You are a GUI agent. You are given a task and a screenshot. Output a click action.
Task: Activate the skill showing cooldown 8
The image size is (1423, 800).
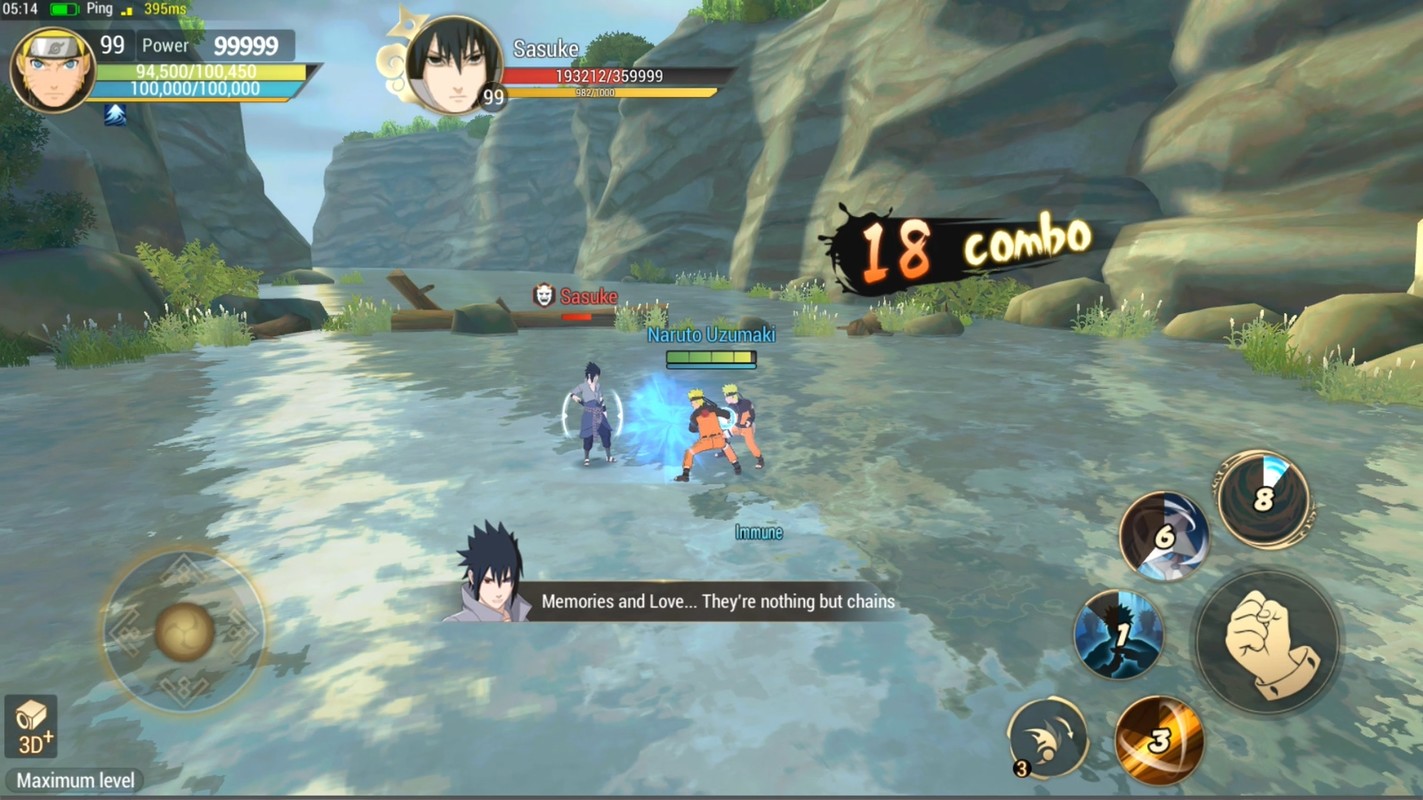coord(1264,499)
